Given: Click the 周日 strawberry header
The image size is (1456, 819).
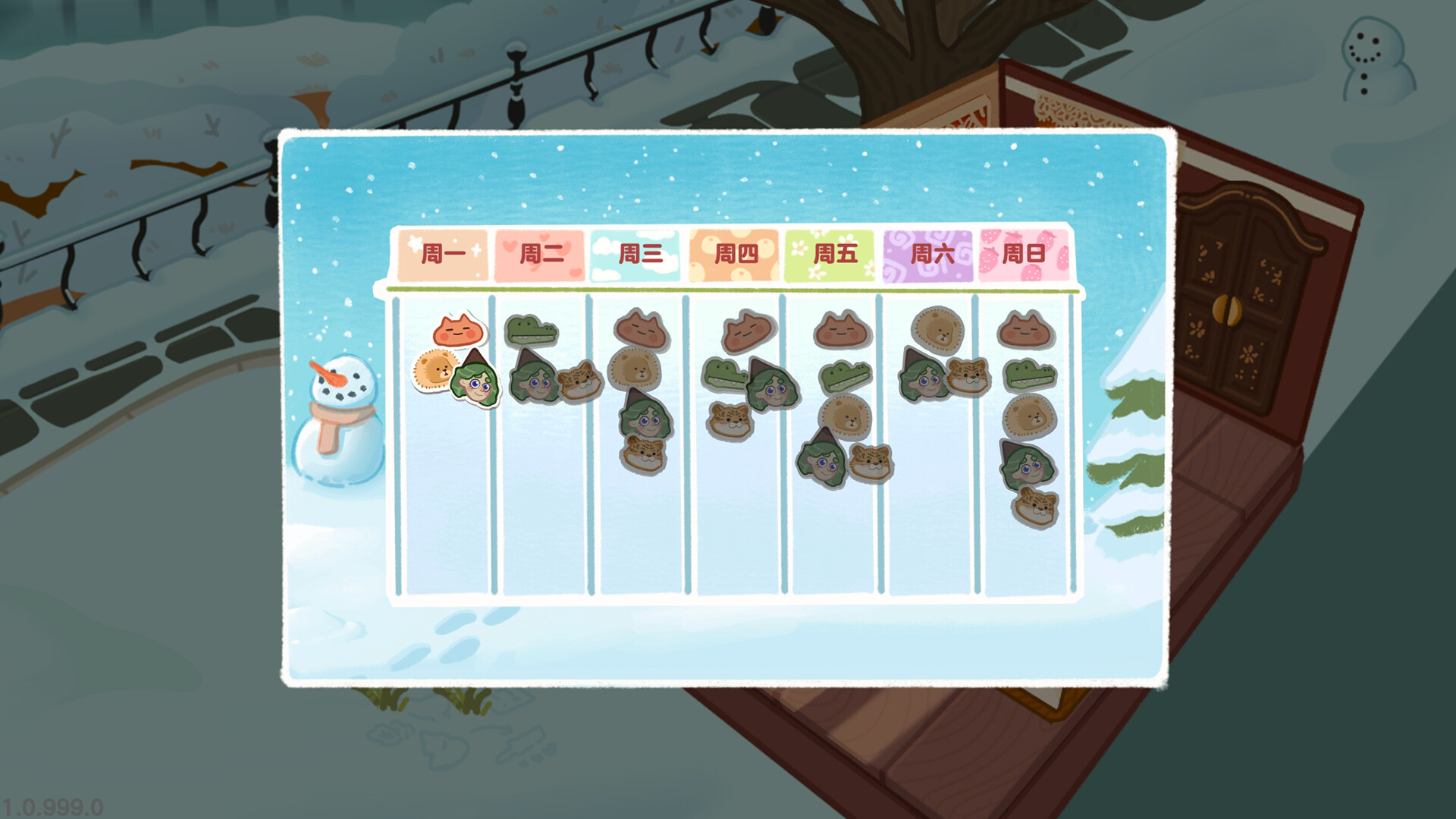Looking at the screenshot, I should (1024, 254).
